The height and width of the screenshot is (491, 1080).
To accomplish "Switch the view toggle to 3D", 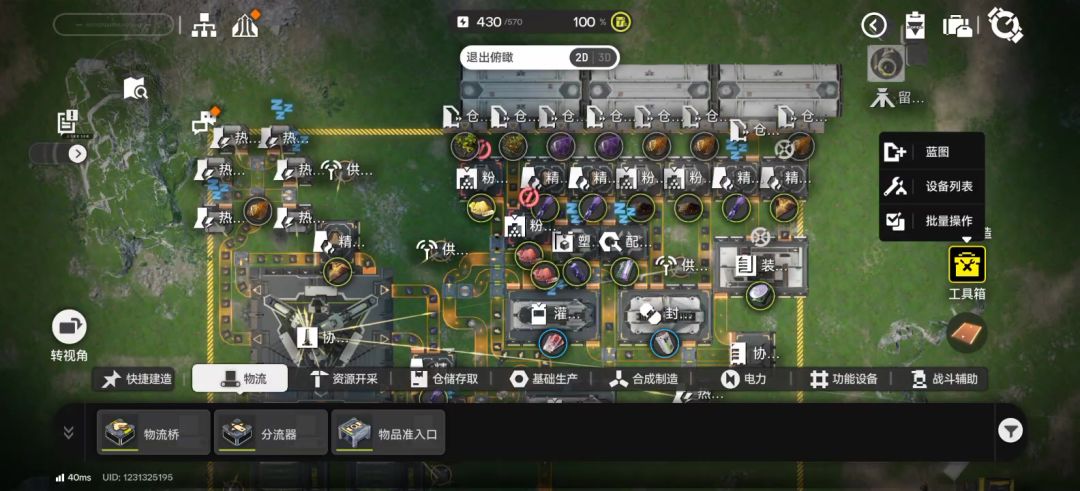I will (604, 58).
